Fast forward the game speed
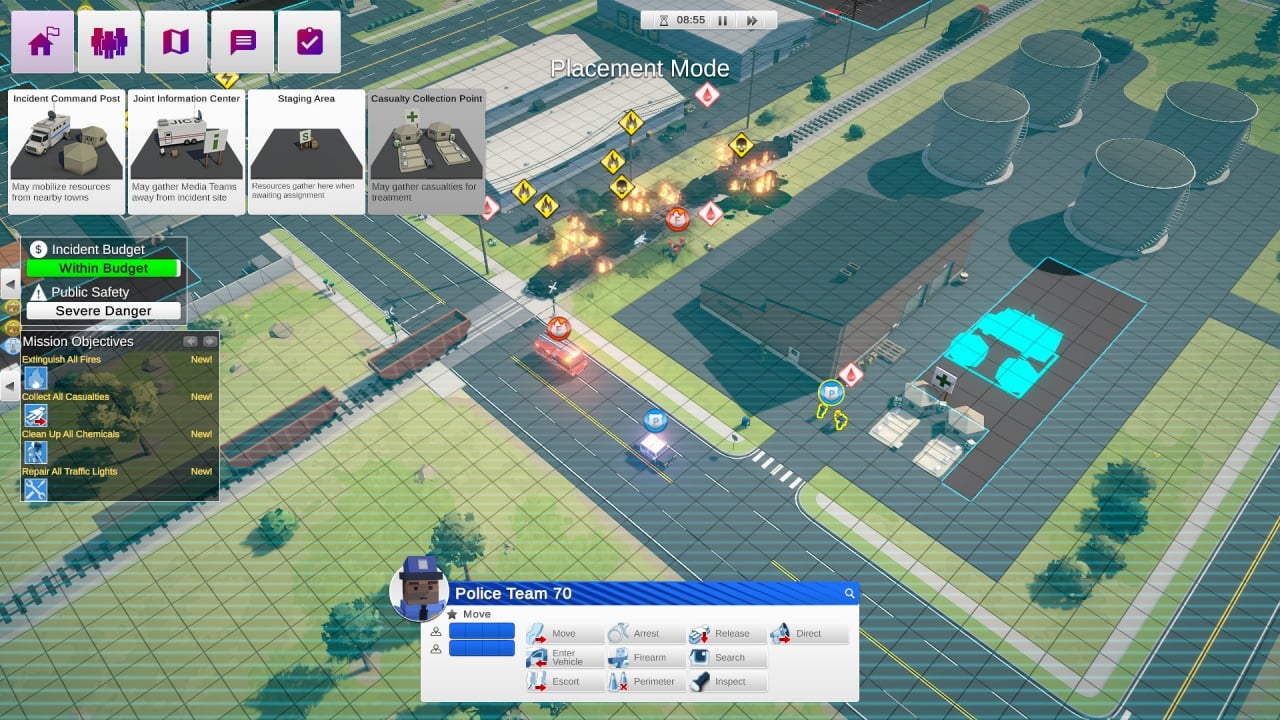The image size is (1280, 720). [753, 20]
